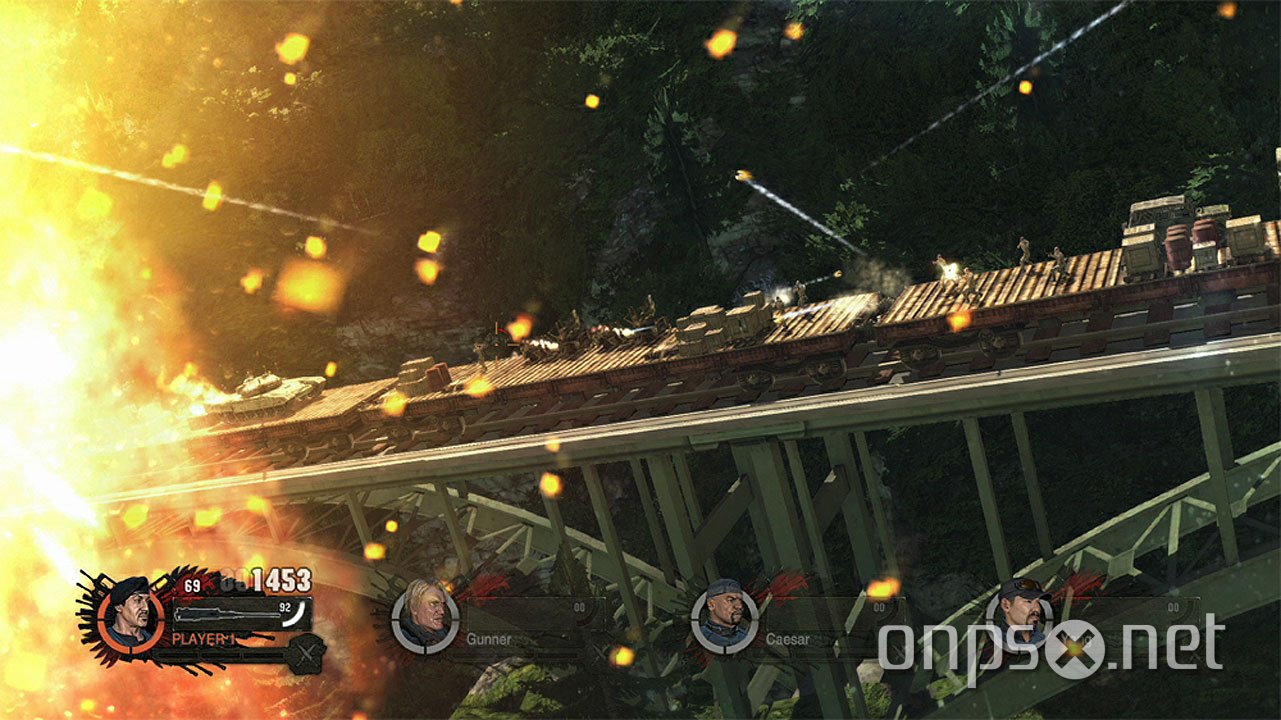Click the ammo counter showing 69
The height and width of the screenshot is (720, 1281).
coord(191,584)
